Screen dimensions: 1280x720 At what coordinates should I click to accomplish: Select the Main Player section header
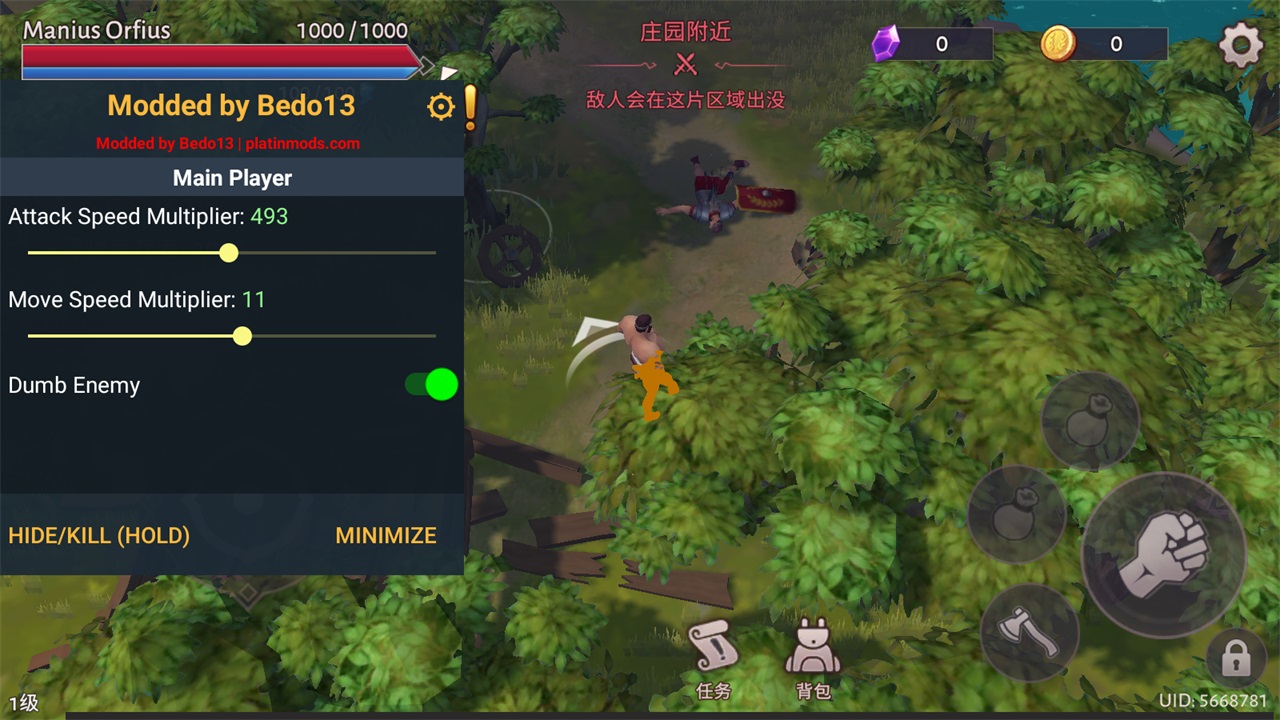[x=232, y=178]
